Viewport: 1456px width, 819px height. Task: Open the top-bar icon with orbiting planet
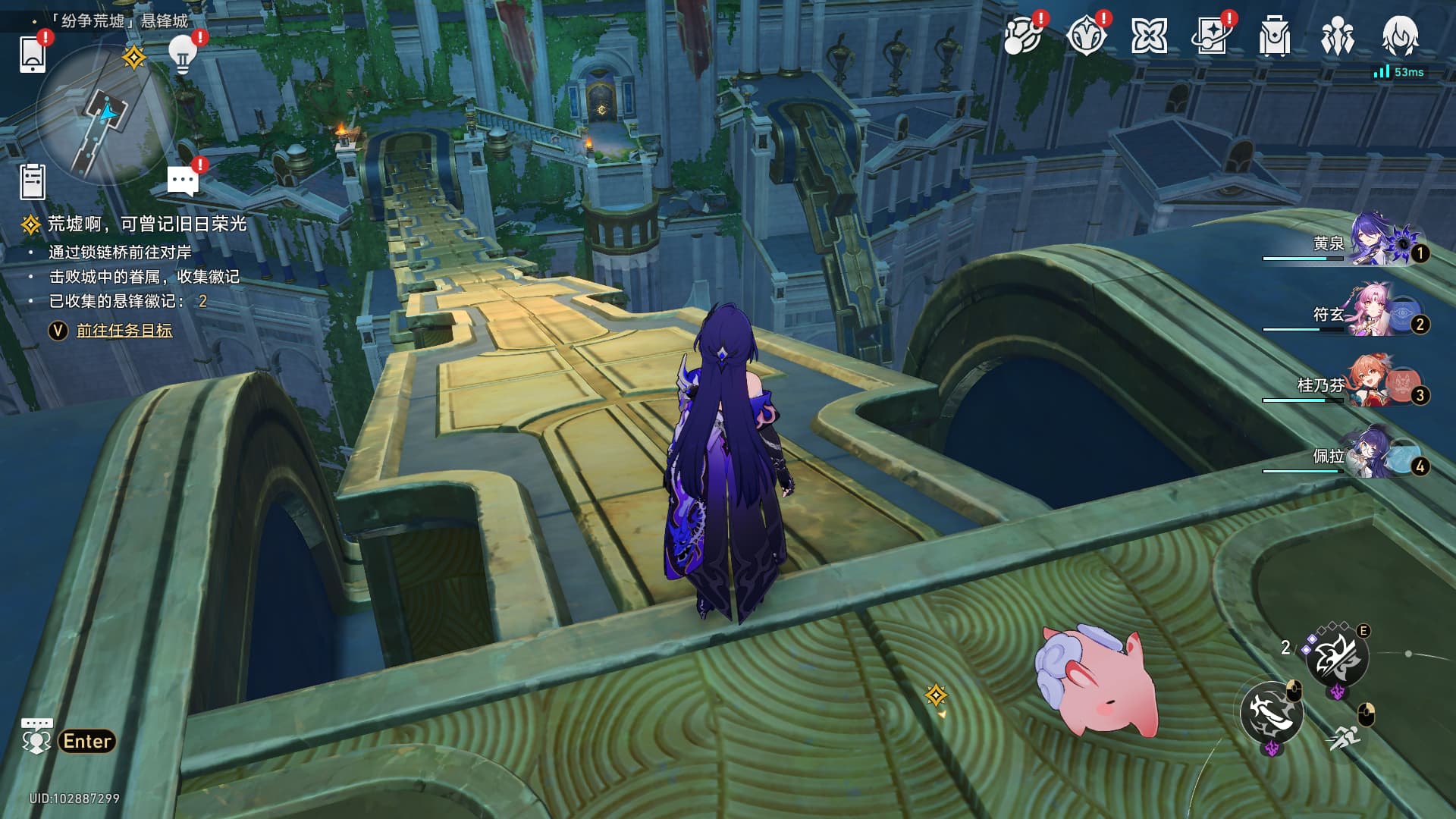point(1022,36)
